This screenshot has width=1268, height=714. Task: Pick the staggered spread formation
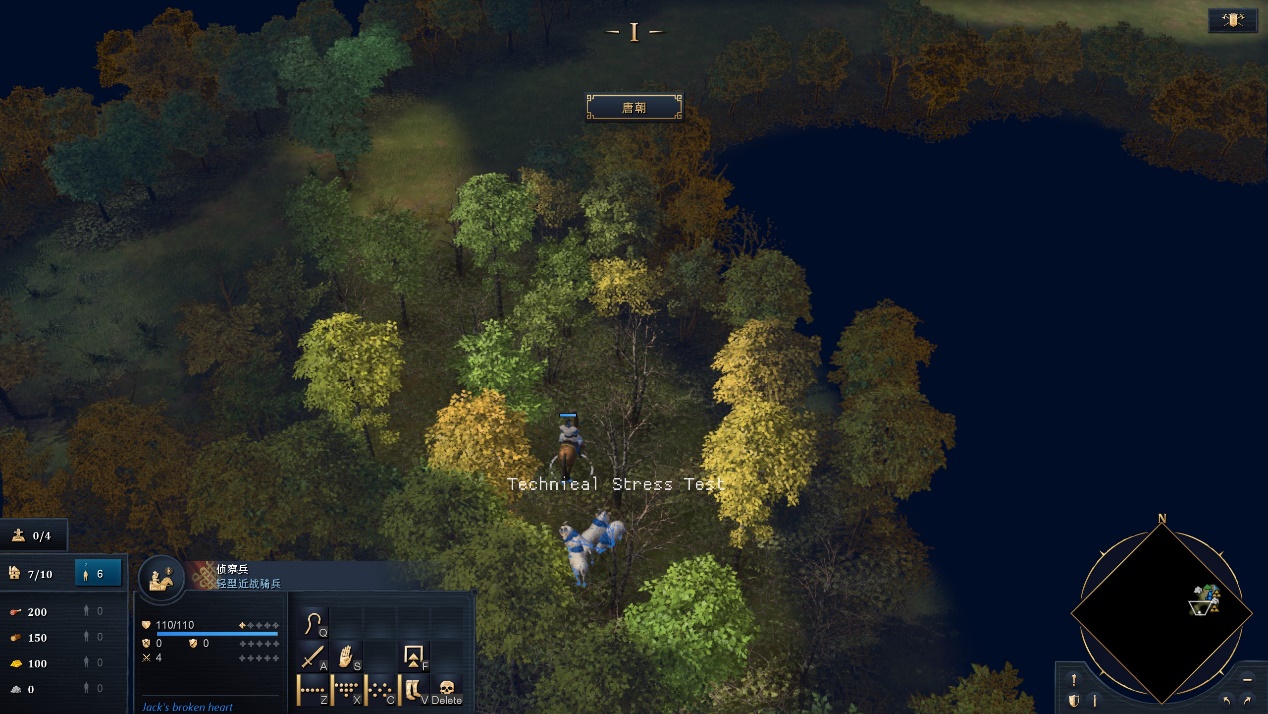click(380, 689)
